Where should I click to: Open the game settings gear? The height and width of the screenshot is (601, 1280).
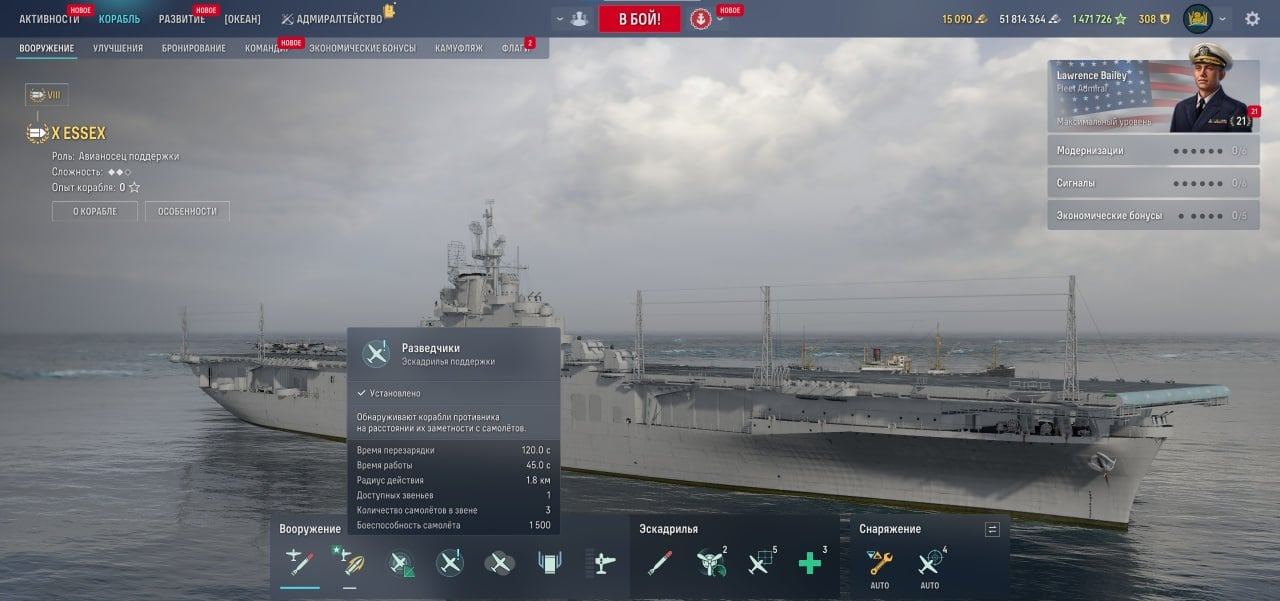click(1252, 19)
